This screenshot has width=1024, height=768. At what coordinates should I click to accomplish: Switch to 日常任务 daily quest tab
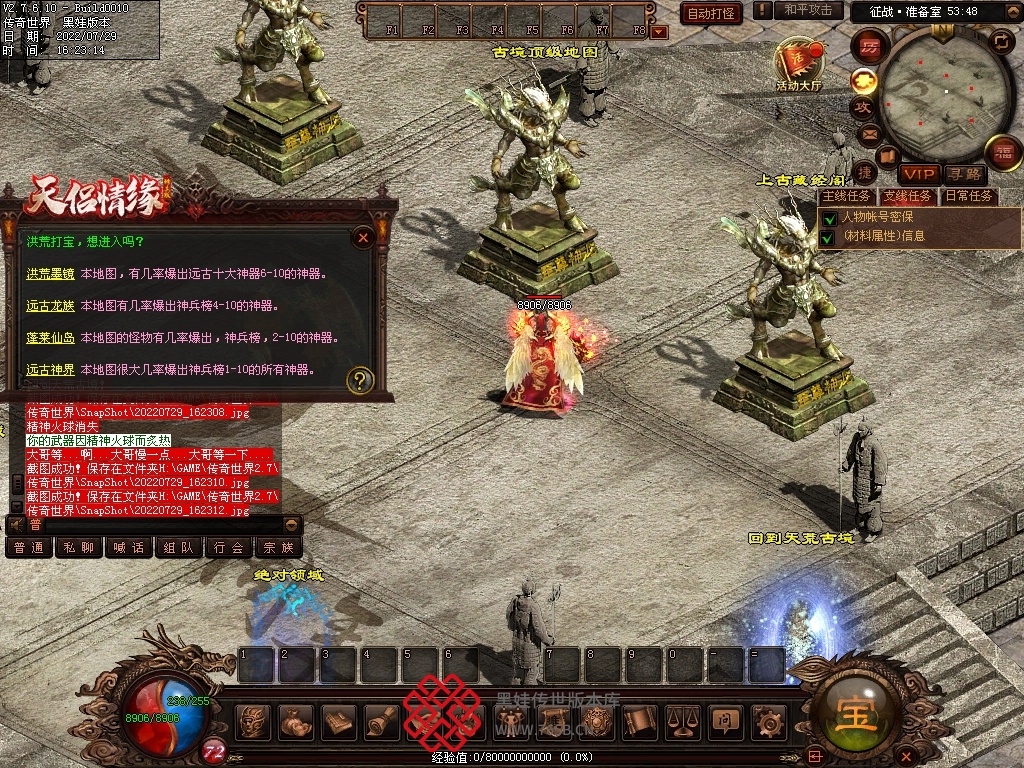[x=969, y=196]
